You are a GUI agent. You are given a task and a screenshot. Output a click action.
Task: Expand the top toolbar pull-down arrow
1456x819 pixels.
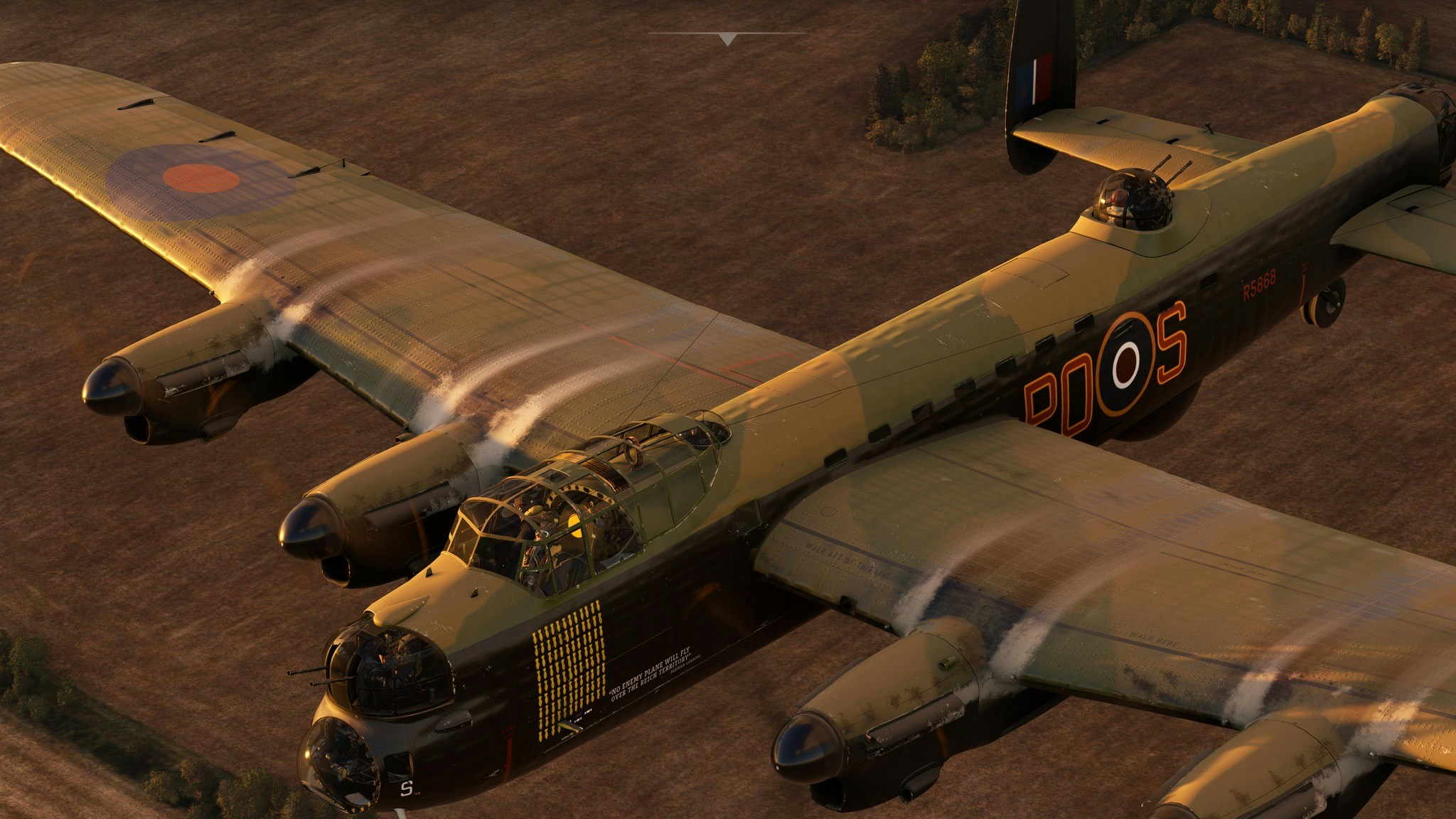pos(727,38)
